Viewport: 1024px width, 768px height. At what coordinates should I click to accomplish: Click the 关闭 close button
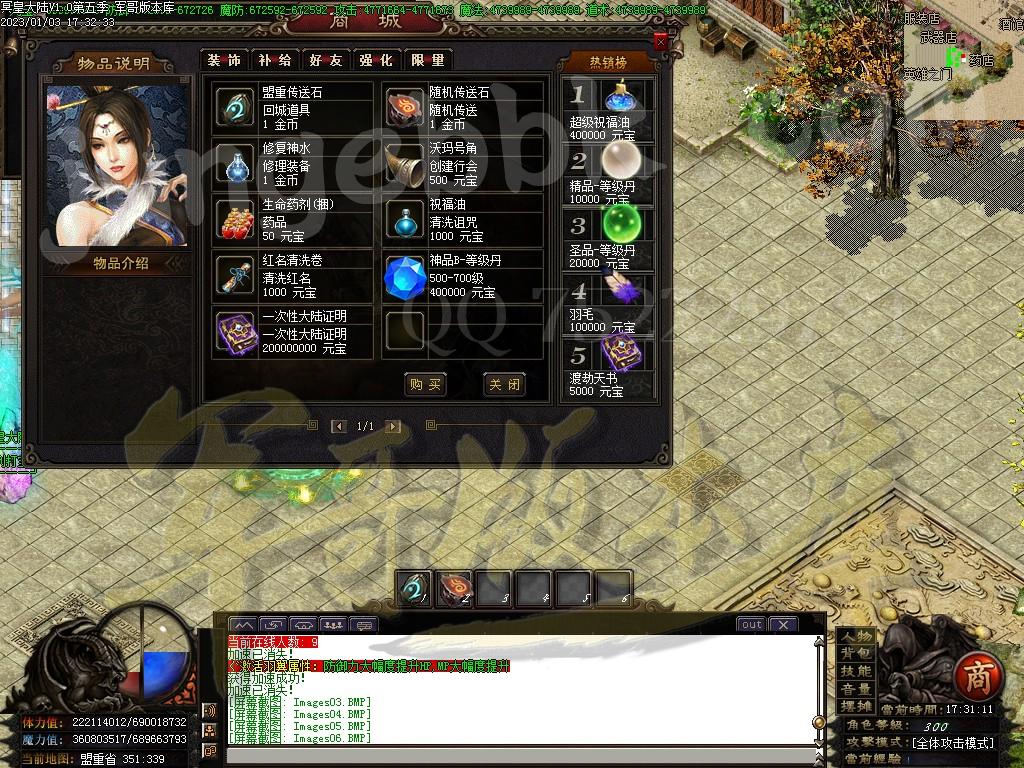tap(503, 385)
